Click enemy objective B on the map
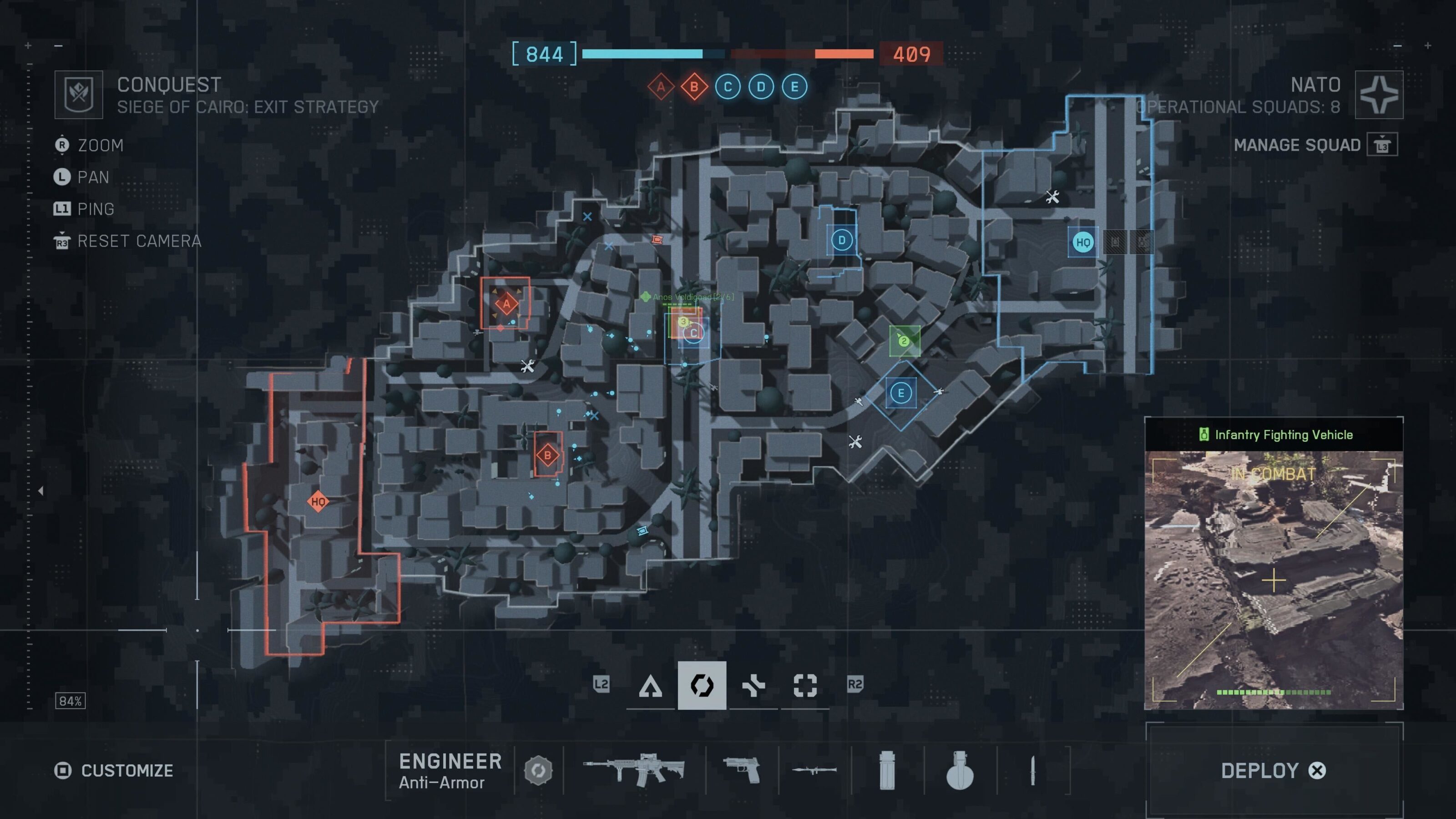 547,455
